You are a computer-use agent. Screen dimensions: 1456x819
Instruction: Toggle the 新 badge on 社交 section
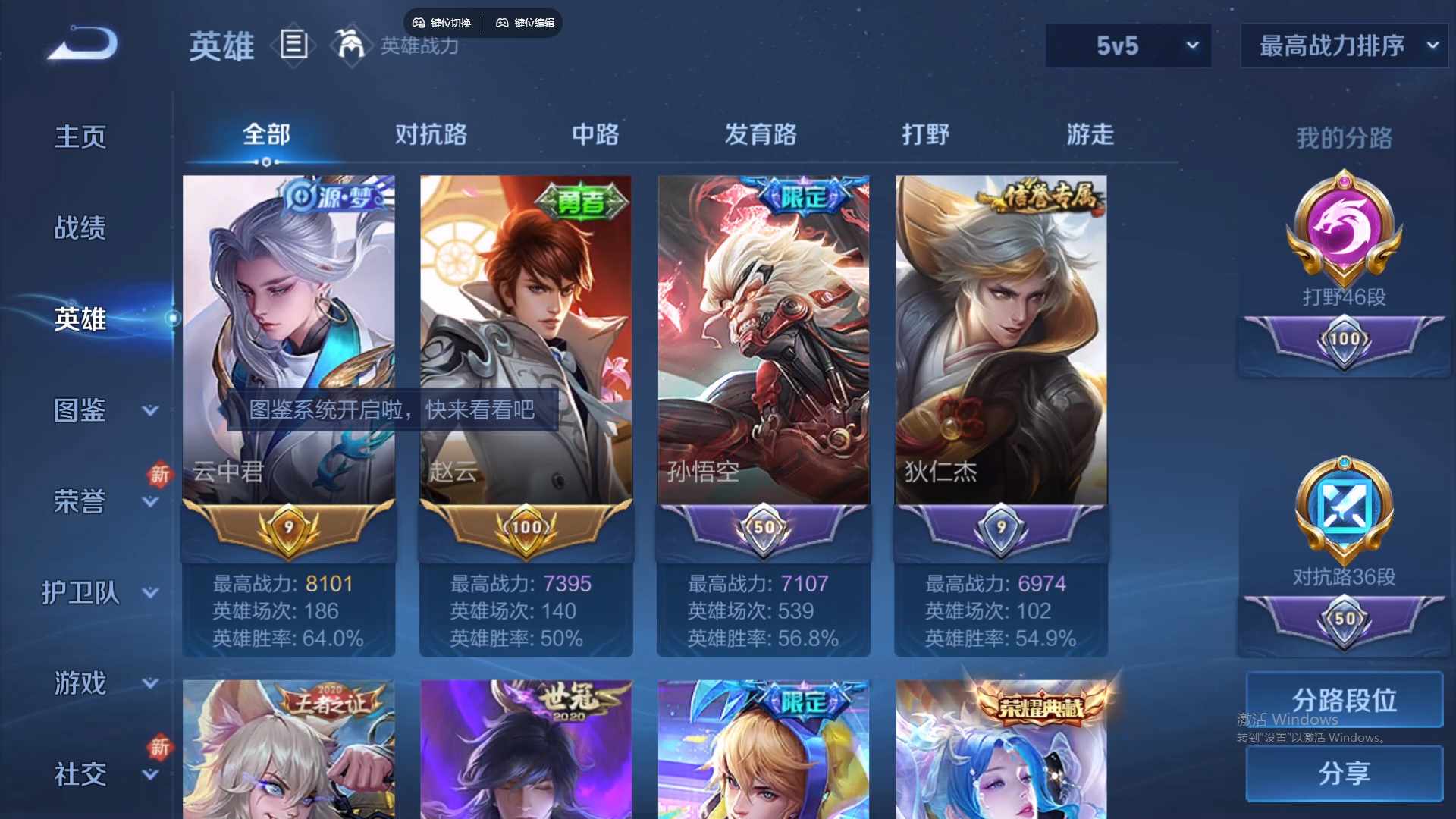[159, 747]
